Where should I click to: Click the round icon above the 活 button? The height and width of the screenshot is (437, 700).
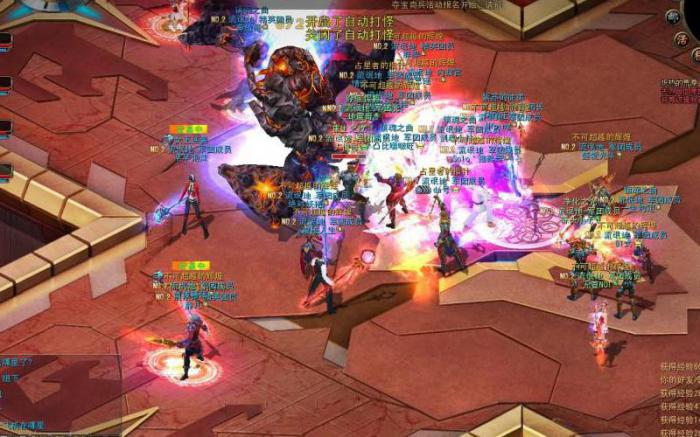[x=673, y=17]
